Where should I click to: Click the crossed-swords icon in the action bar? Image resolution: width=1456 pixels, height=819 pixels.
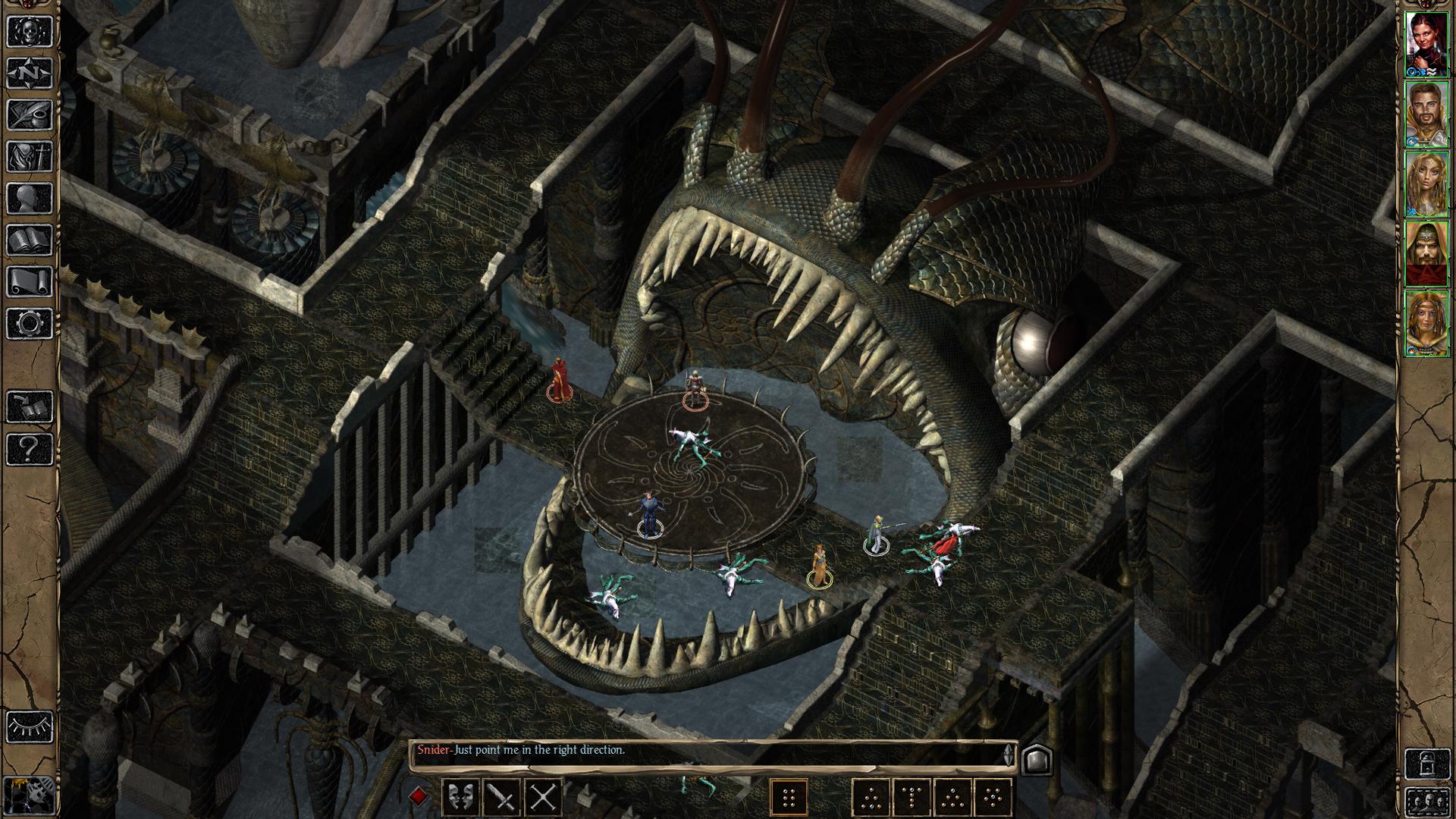point(543,798)
